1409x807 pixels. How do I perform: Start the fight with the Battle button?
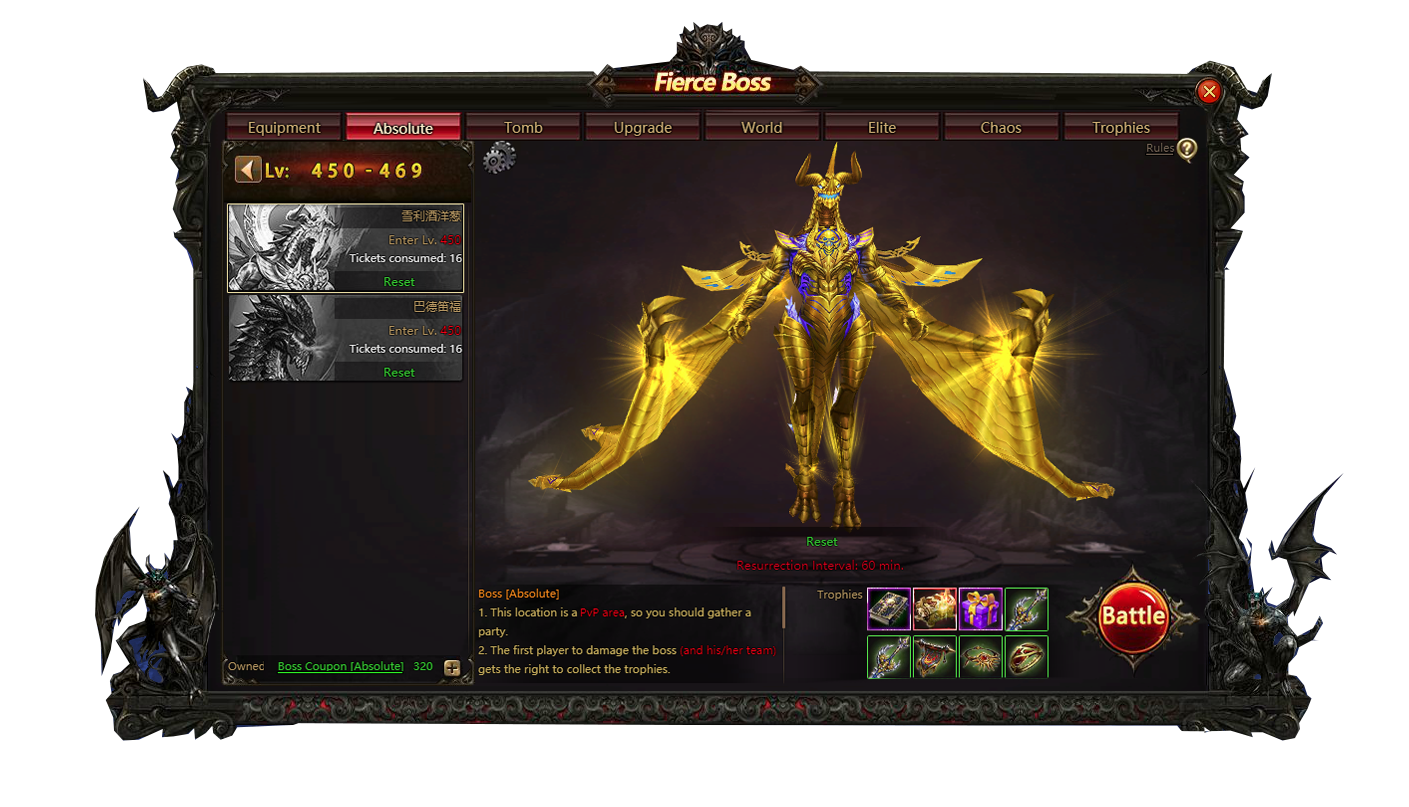pos(1133,616)
